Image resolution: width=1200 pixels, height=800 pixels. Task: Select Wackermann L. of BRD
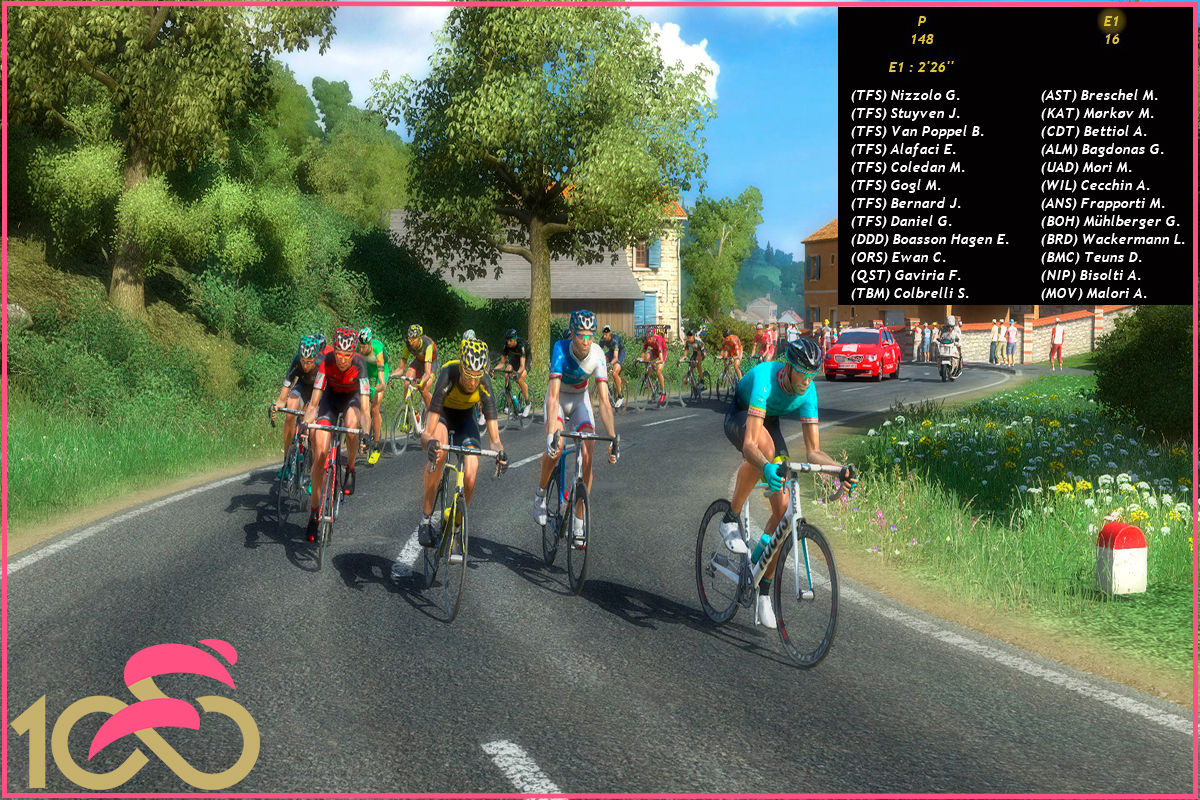(x=1112, y=239)
